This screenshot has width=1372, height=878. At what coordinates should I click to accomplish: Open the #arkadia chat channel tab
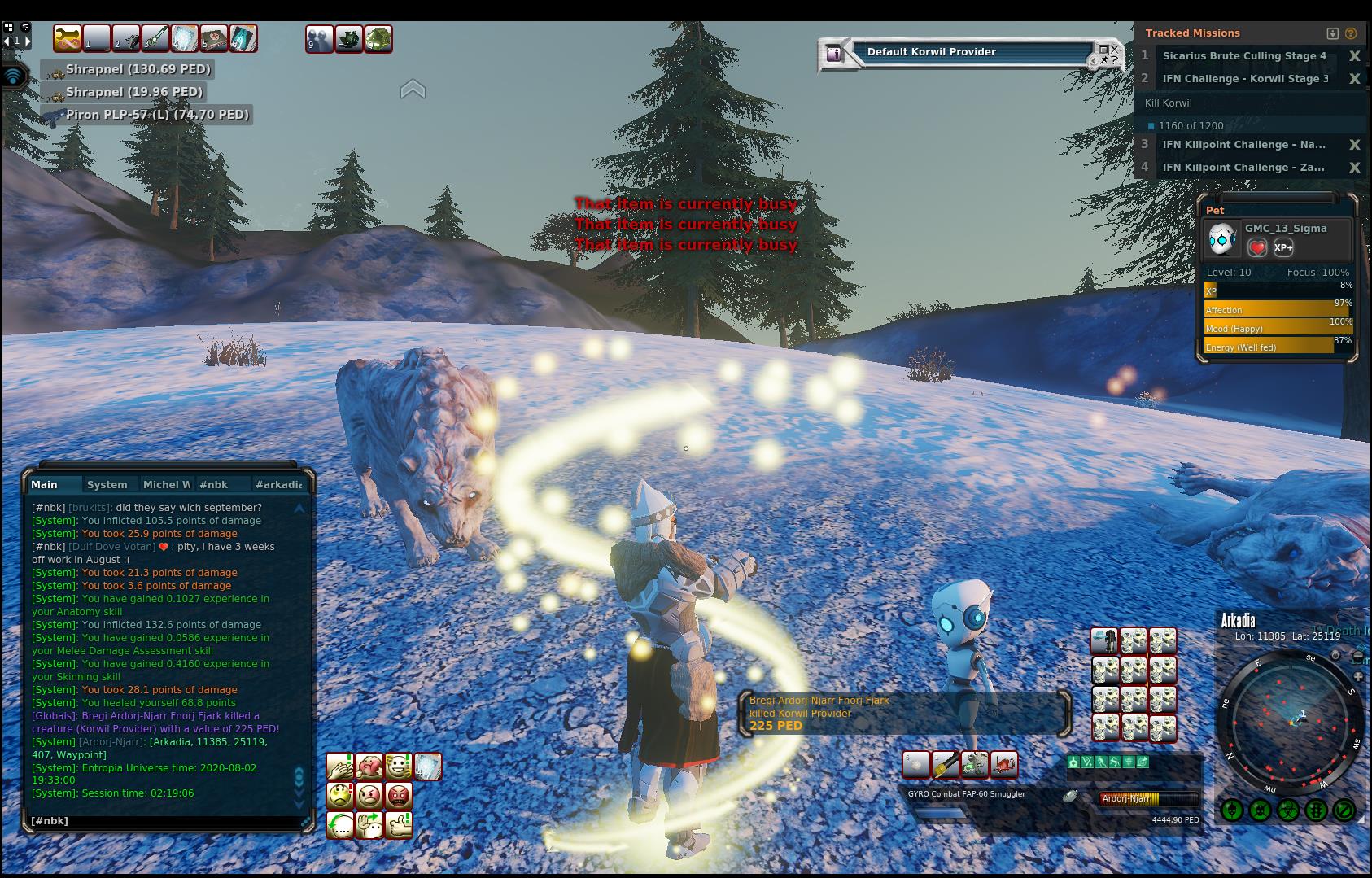[278, 484]
